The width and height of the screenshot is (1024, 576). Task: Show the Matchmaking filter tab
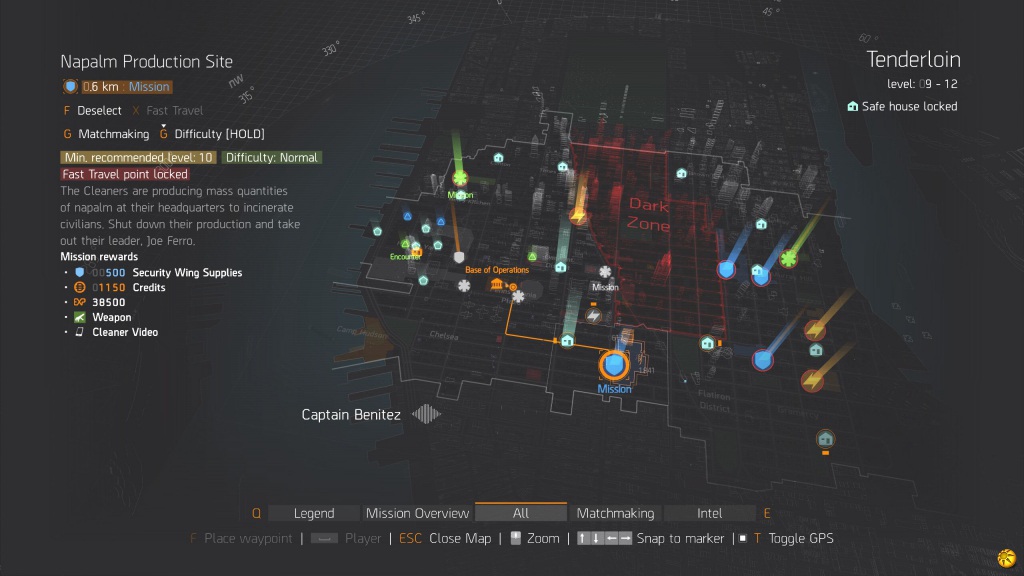pyautogui.click(x=615, y=513)
